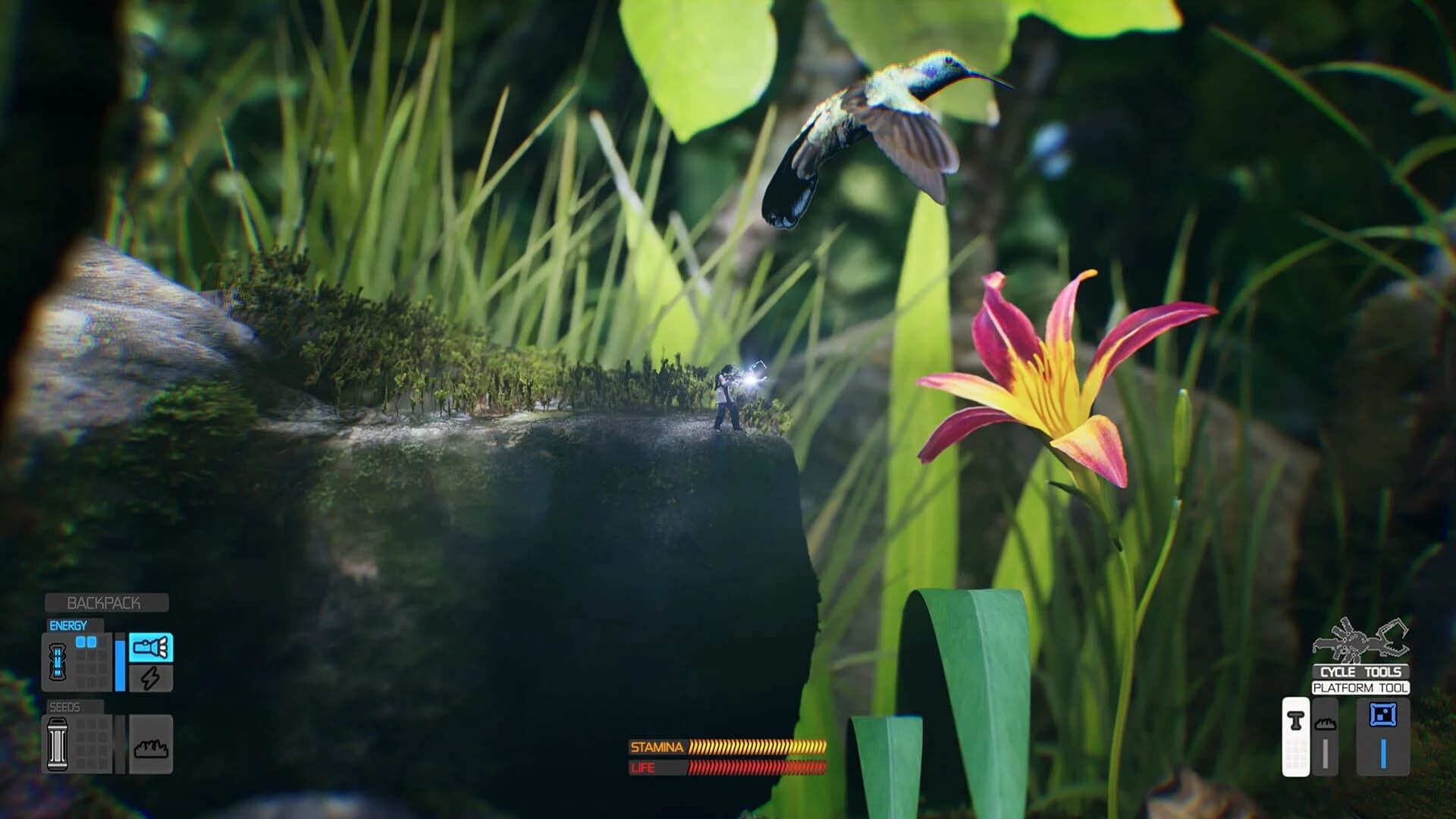1456x819 pixels.
Task: Expand the Energy section of the backpack
Action: [x=67, y=624]
